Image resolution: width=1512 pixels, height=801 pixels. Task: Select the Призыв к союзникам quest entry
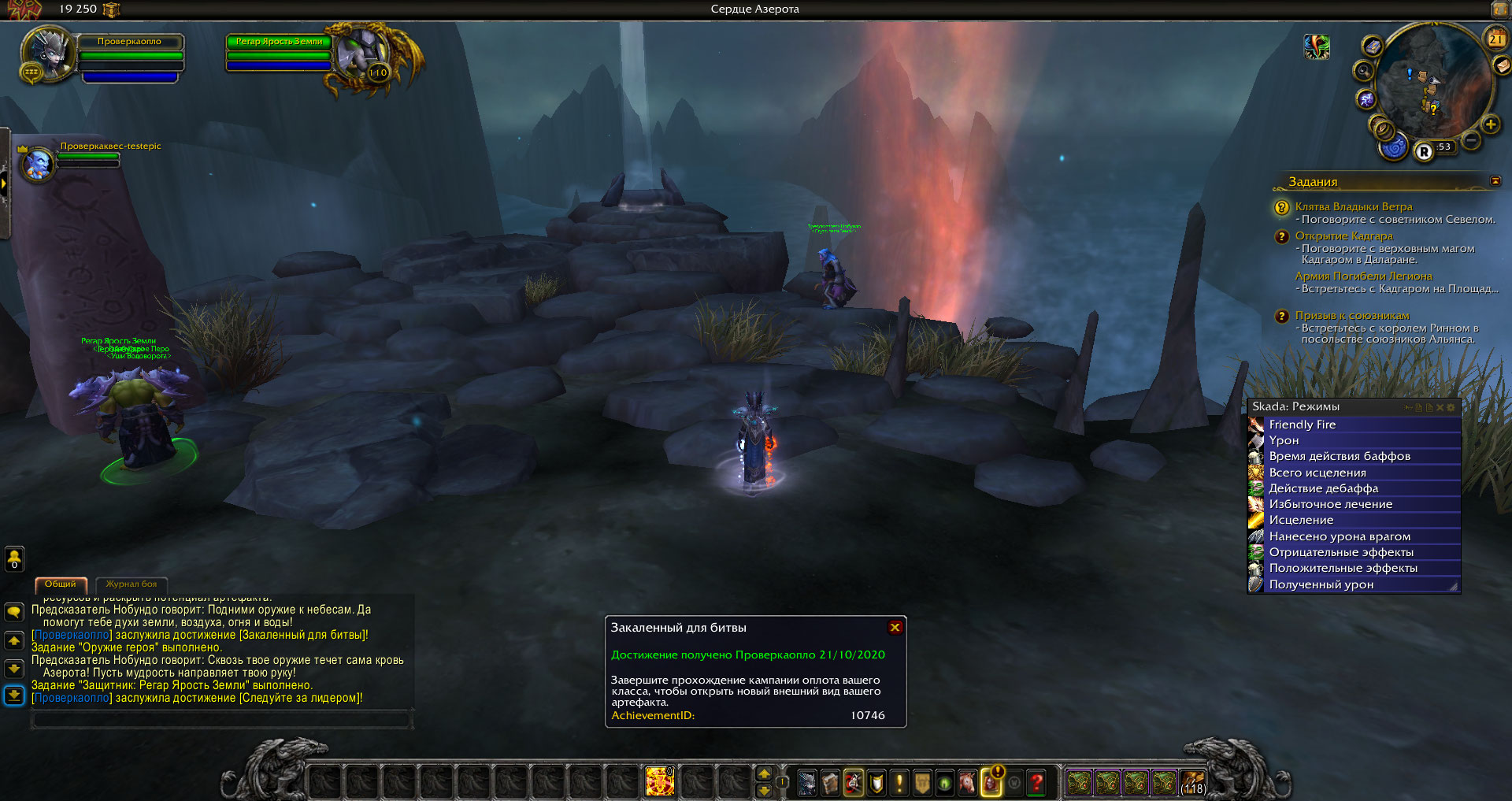click(1351, 316)
